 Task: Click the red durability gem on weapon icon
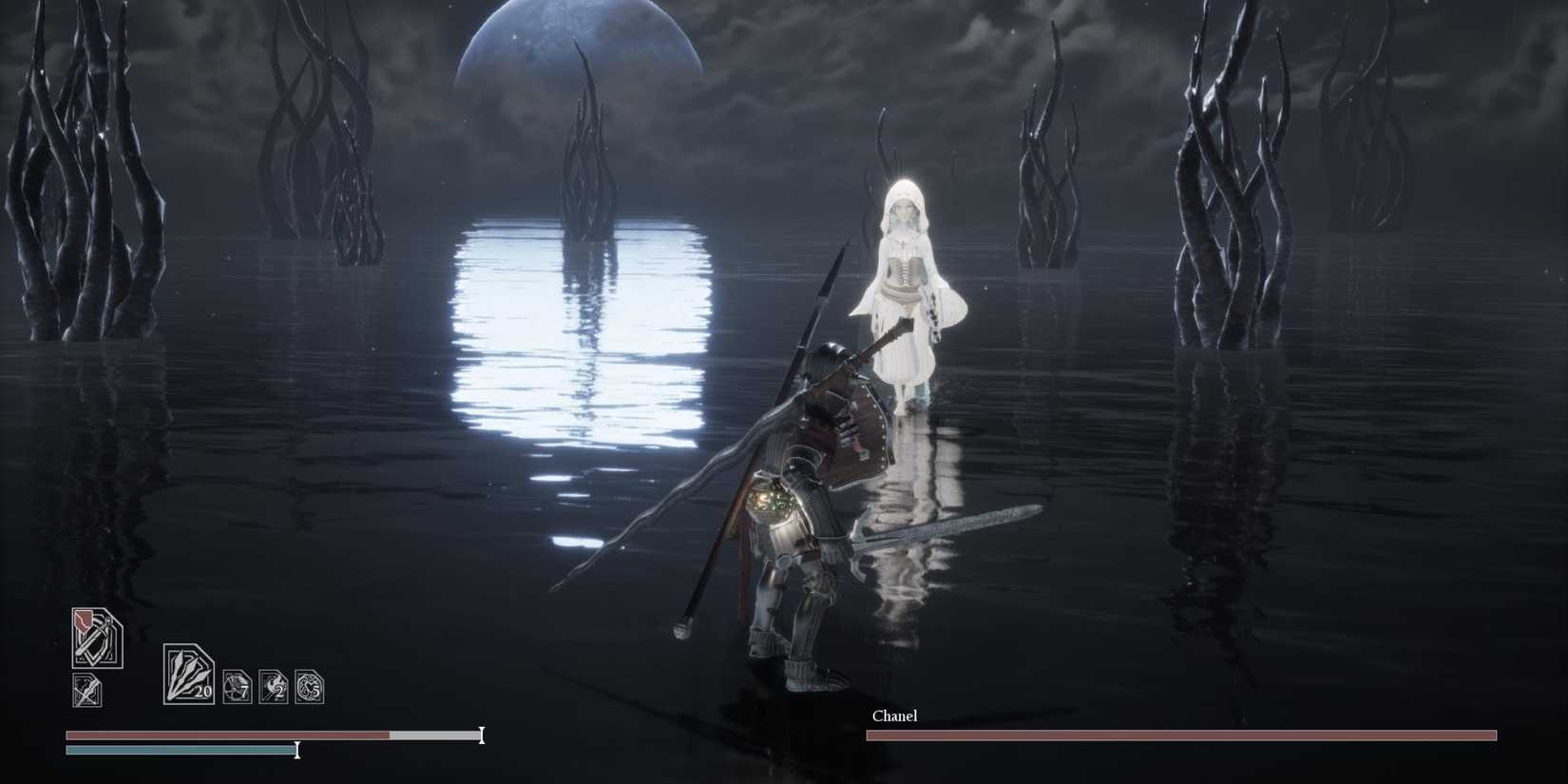[83, 622]
